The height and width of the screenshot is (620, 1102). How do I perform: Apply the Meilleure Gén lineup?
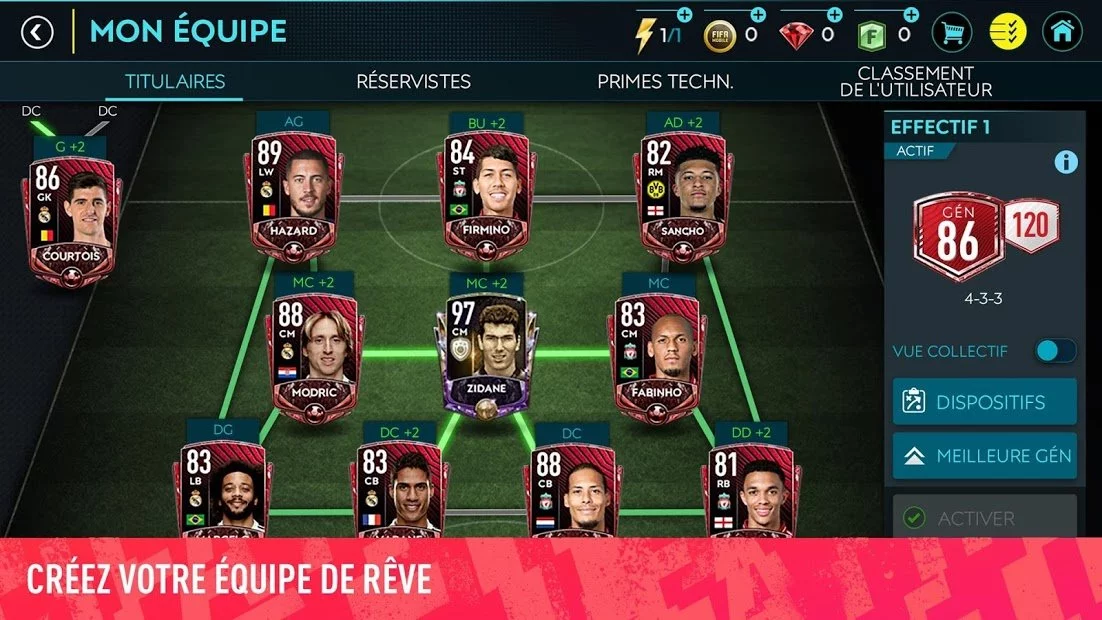(x=984, y=456)
